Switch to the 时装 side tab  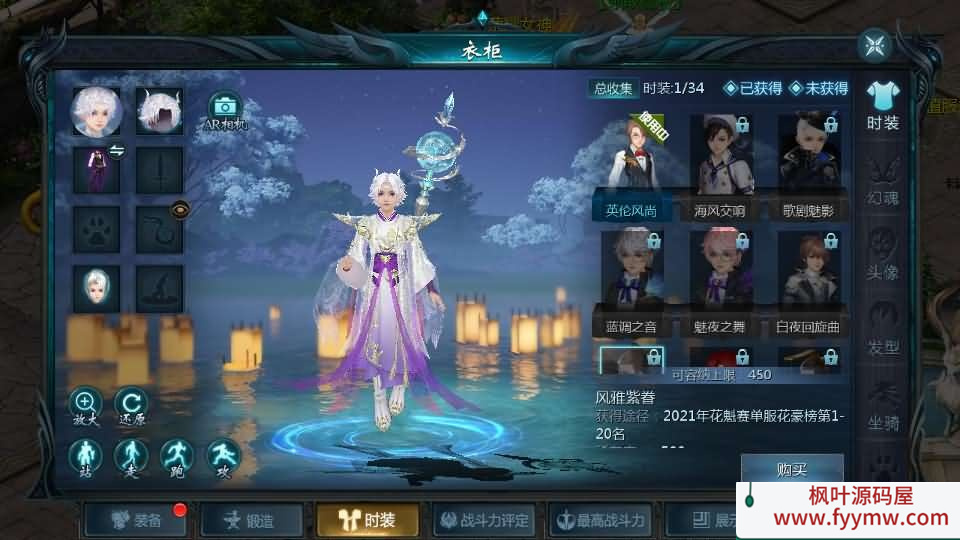tap(882, 105)
